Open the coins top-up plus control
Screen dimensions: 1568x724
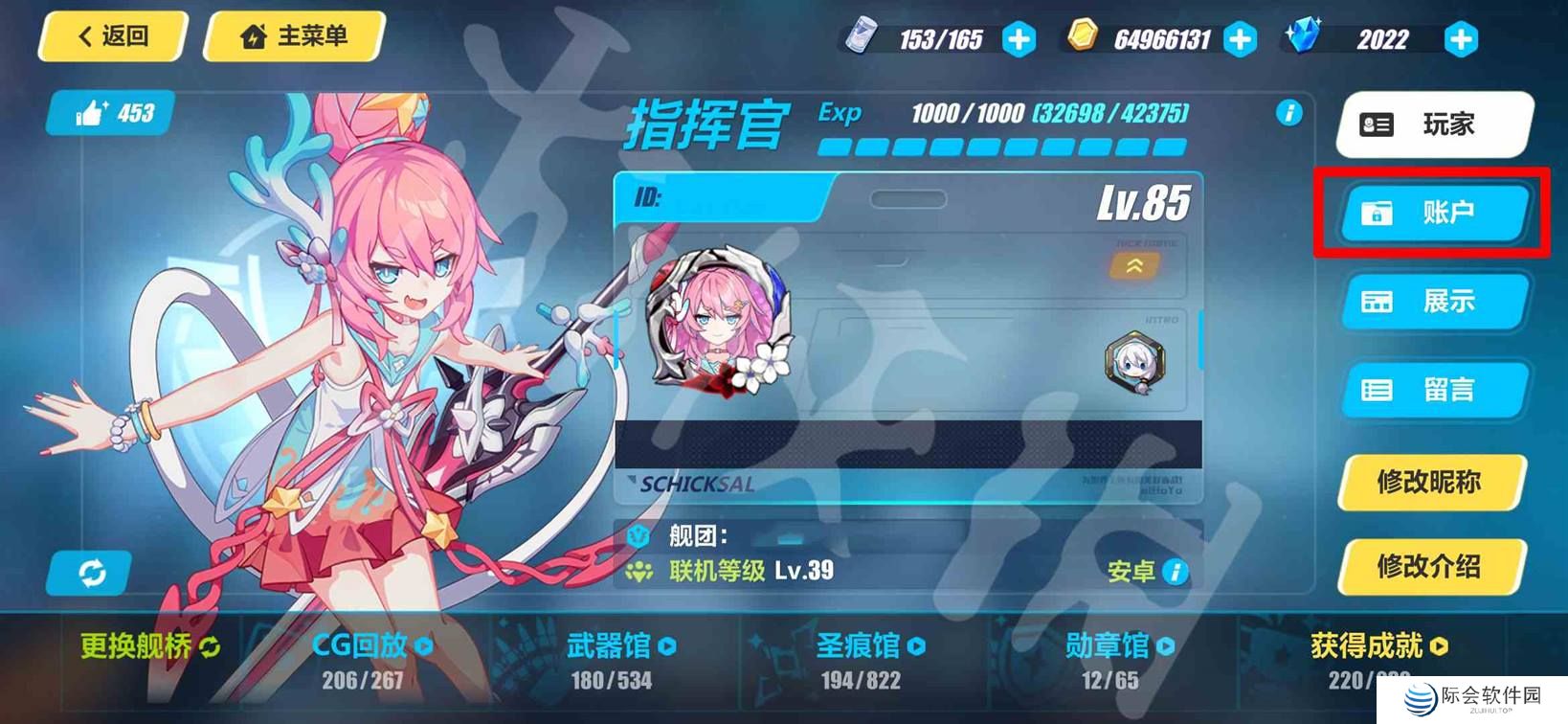pyautogui.click(x=1242, y=38)
